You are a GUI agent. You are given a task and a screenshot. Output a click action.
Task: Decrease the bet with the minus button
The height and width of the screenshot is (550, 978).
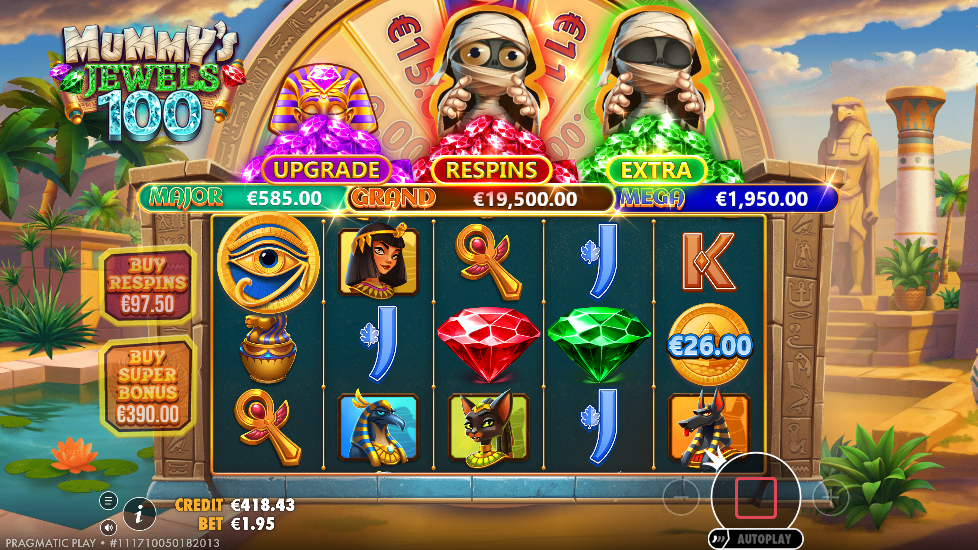click(681, 496)
